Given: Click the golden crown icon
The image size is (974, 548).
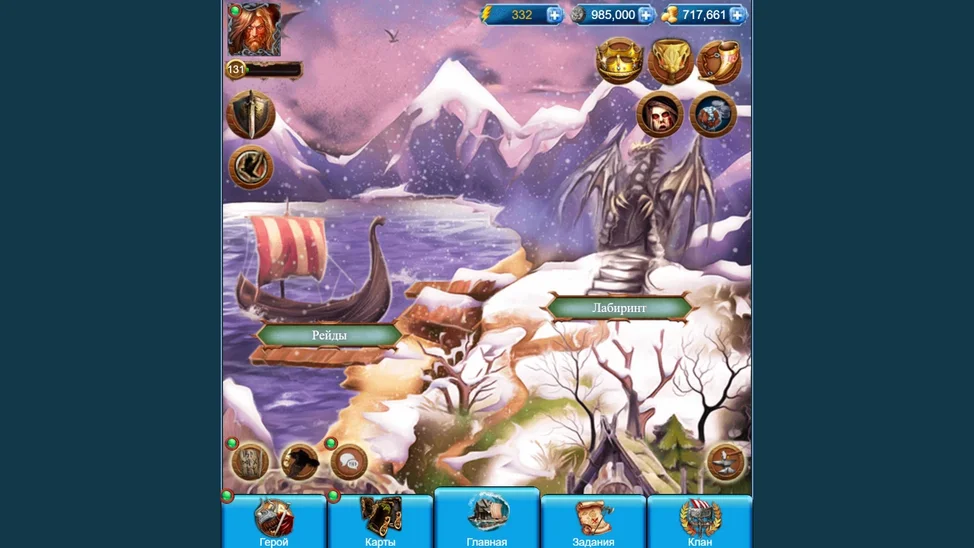Looking at the screenshot, I should 619,62.
